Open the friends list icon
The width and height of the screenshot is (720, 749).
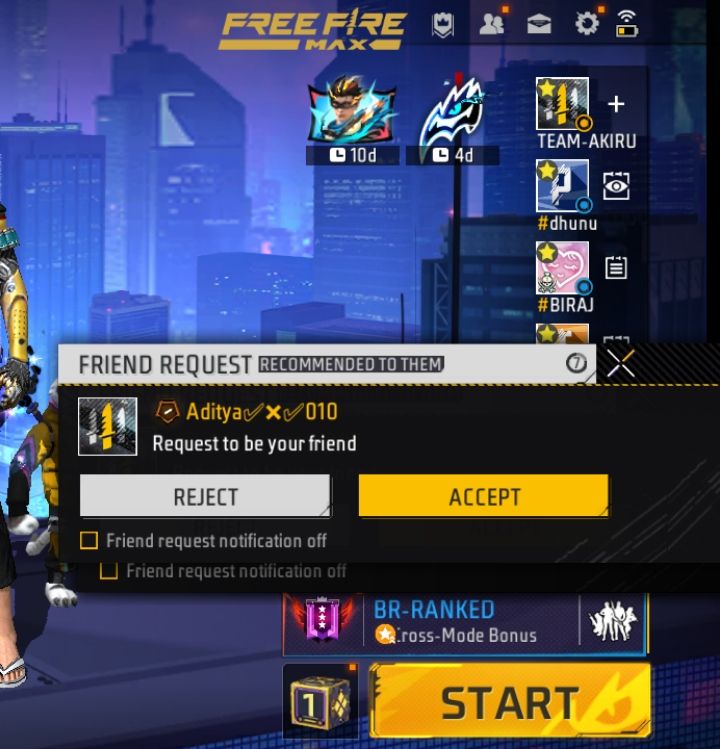pyautogui.click(x=491, y=23)
